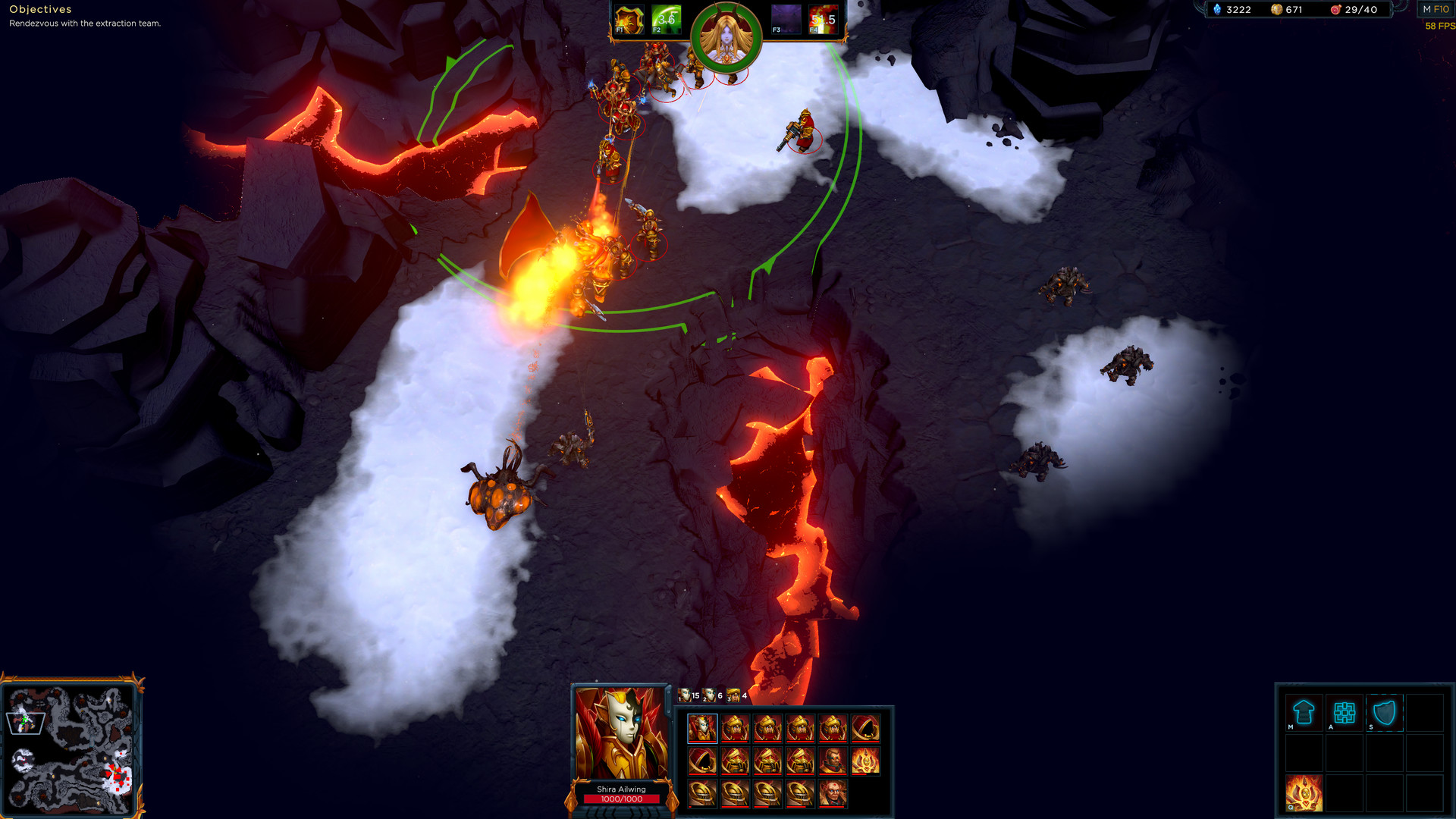
Task: Activate the F1 sun shield ability
Action: (x=629, y=20)
